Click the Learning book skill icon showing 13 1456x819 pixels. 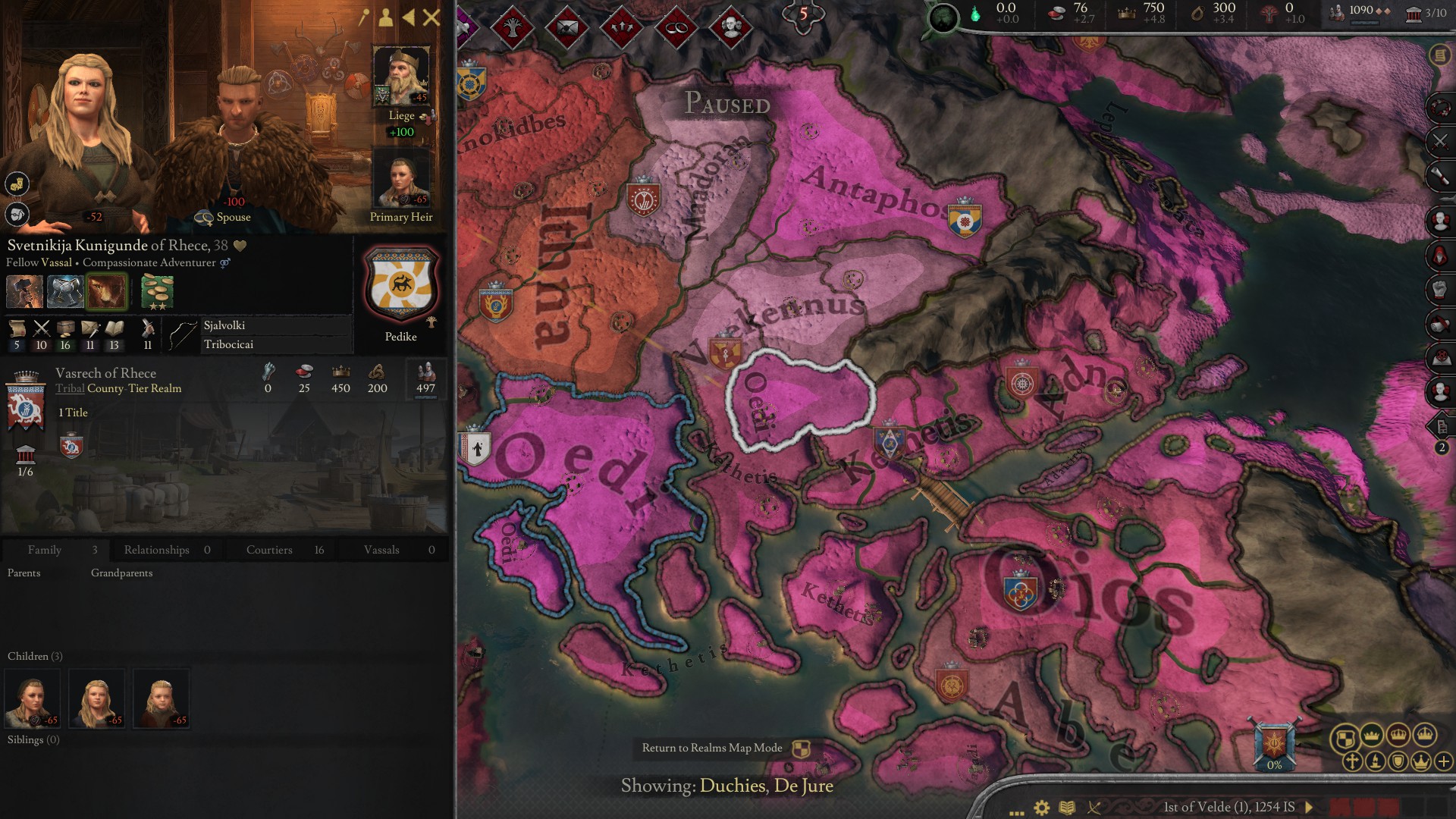coord(113,328)
